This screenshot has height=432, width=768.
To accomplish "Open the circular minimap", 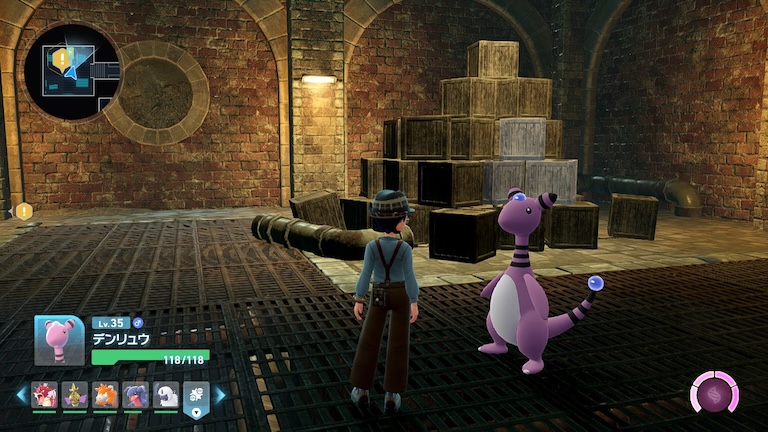I will [74, 72].
